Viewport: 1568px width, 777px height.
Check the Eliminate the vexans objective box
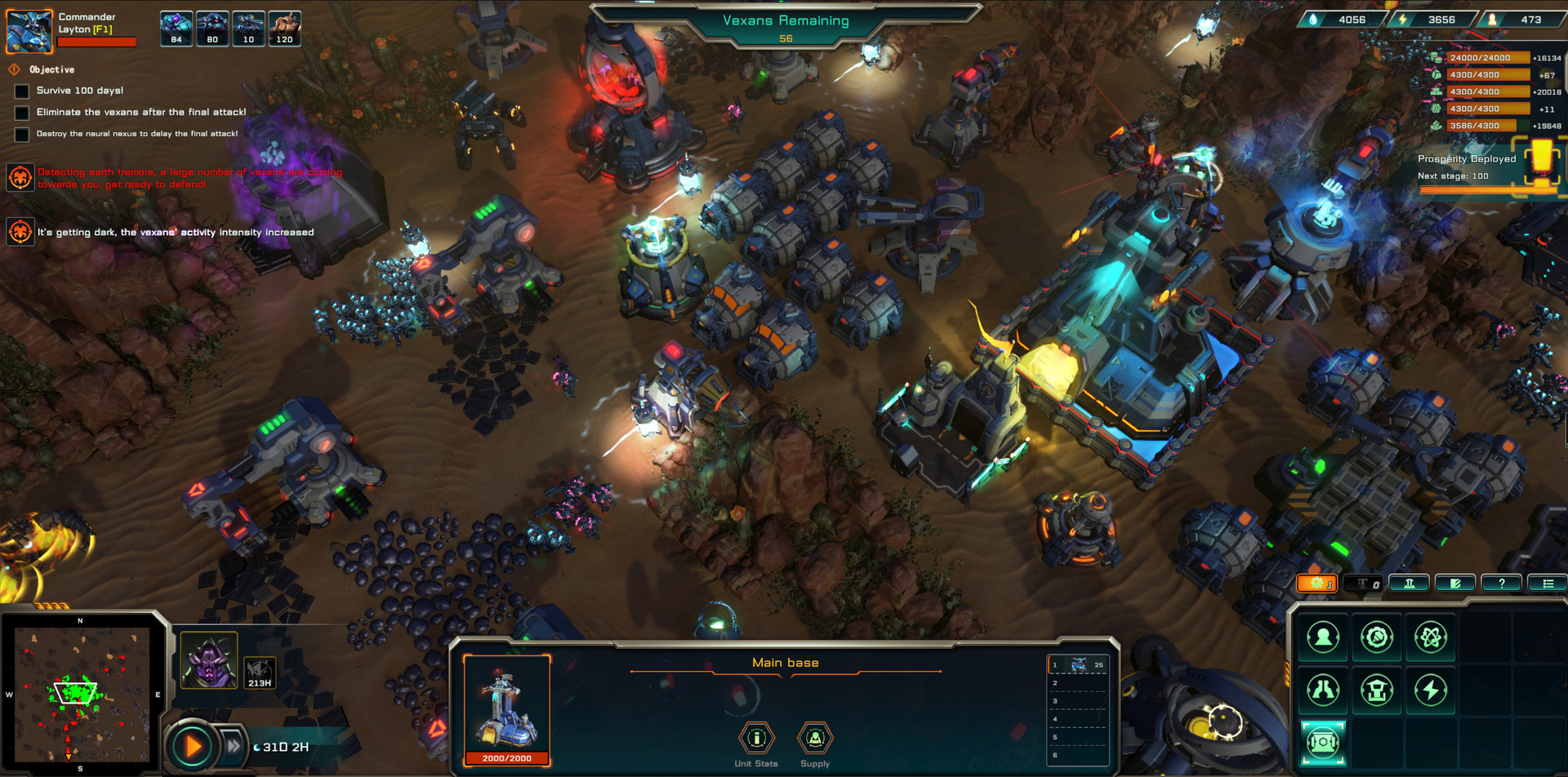(20, 113)
